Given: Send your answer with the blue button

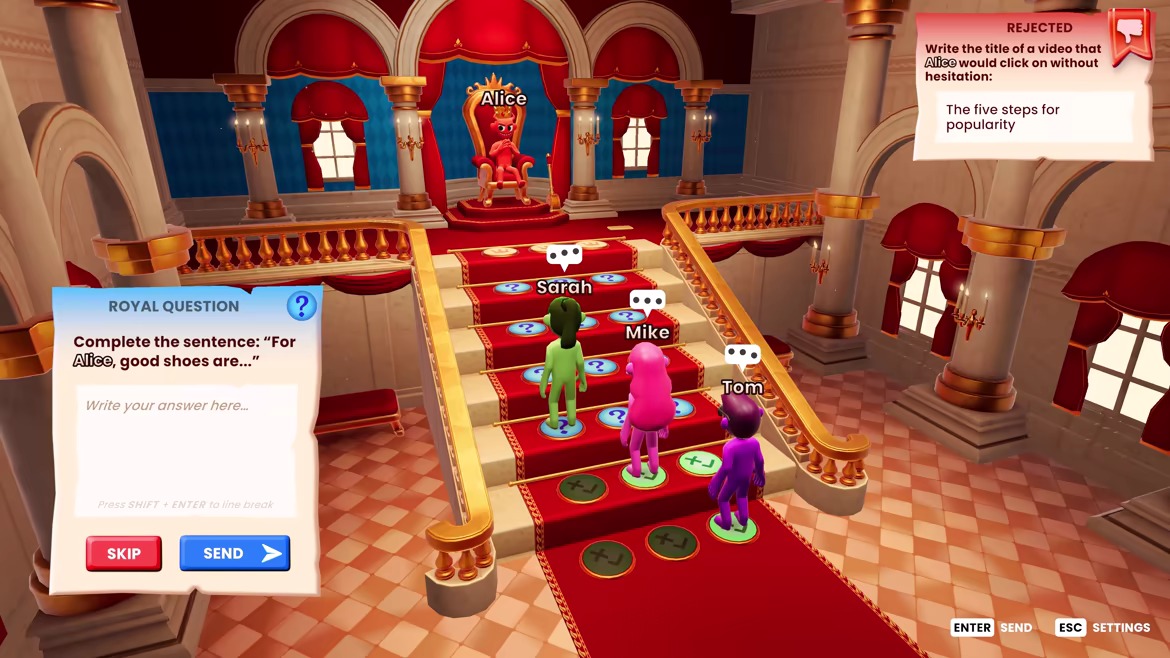Looking at the screenshot, I should (x=235, y=553).
